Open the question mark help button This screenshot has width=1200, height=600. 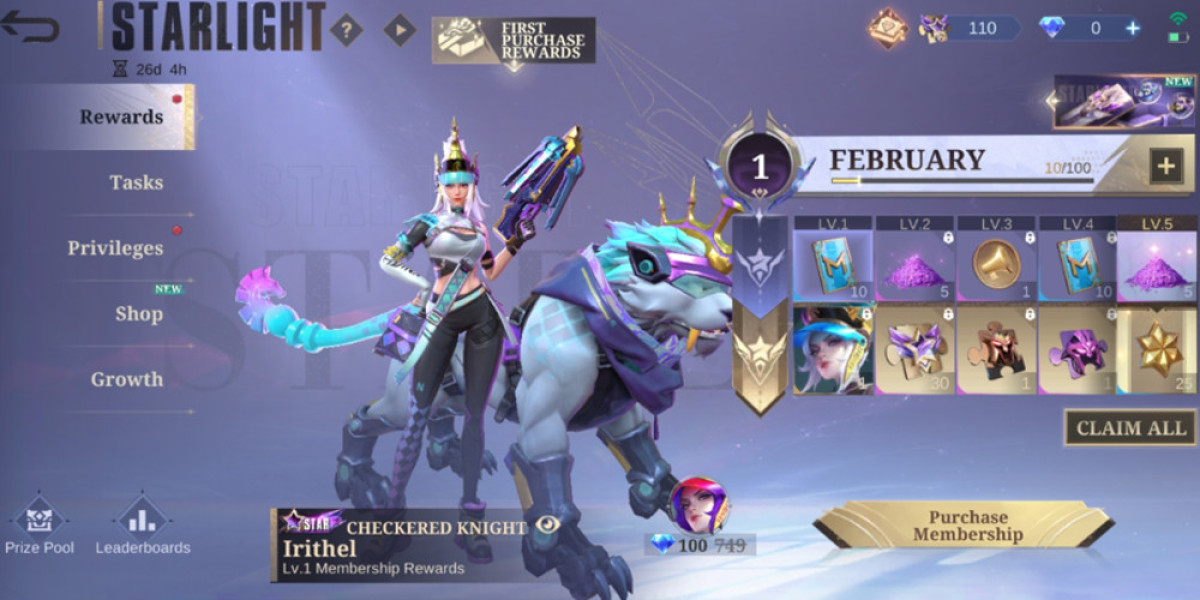346,30
